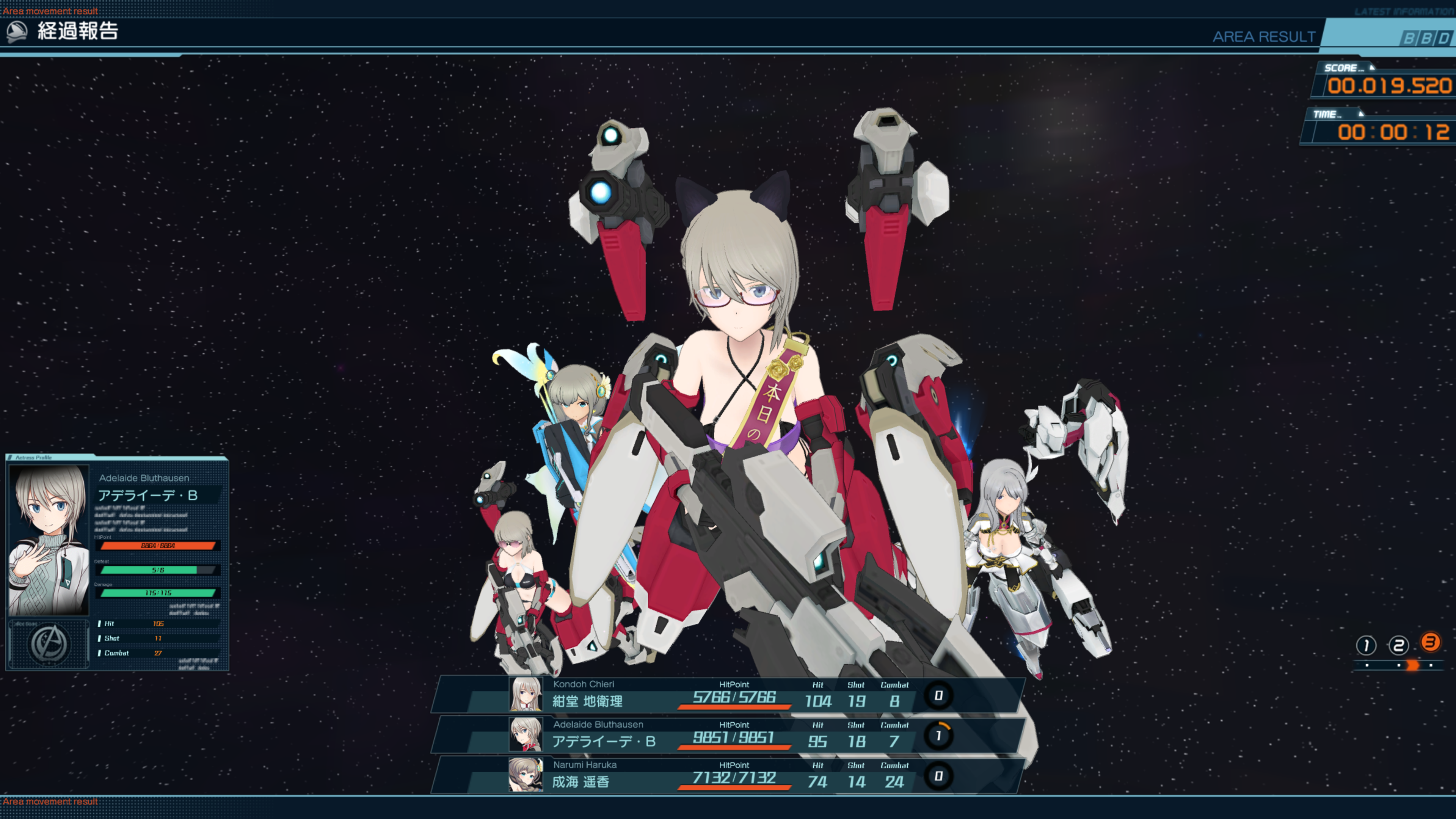Screen dimensions: 1456x819
Task: Switch to result page 2 indicator
Action: pyautogui.click(x=1398, y=645)
